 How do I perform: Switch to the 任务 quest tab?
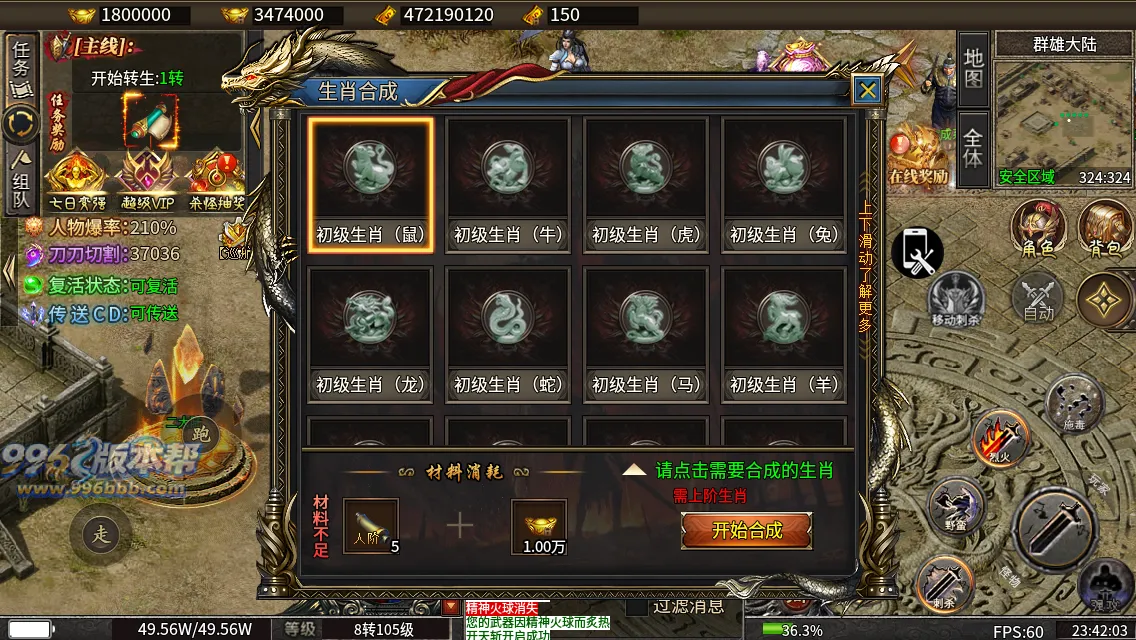21,67
